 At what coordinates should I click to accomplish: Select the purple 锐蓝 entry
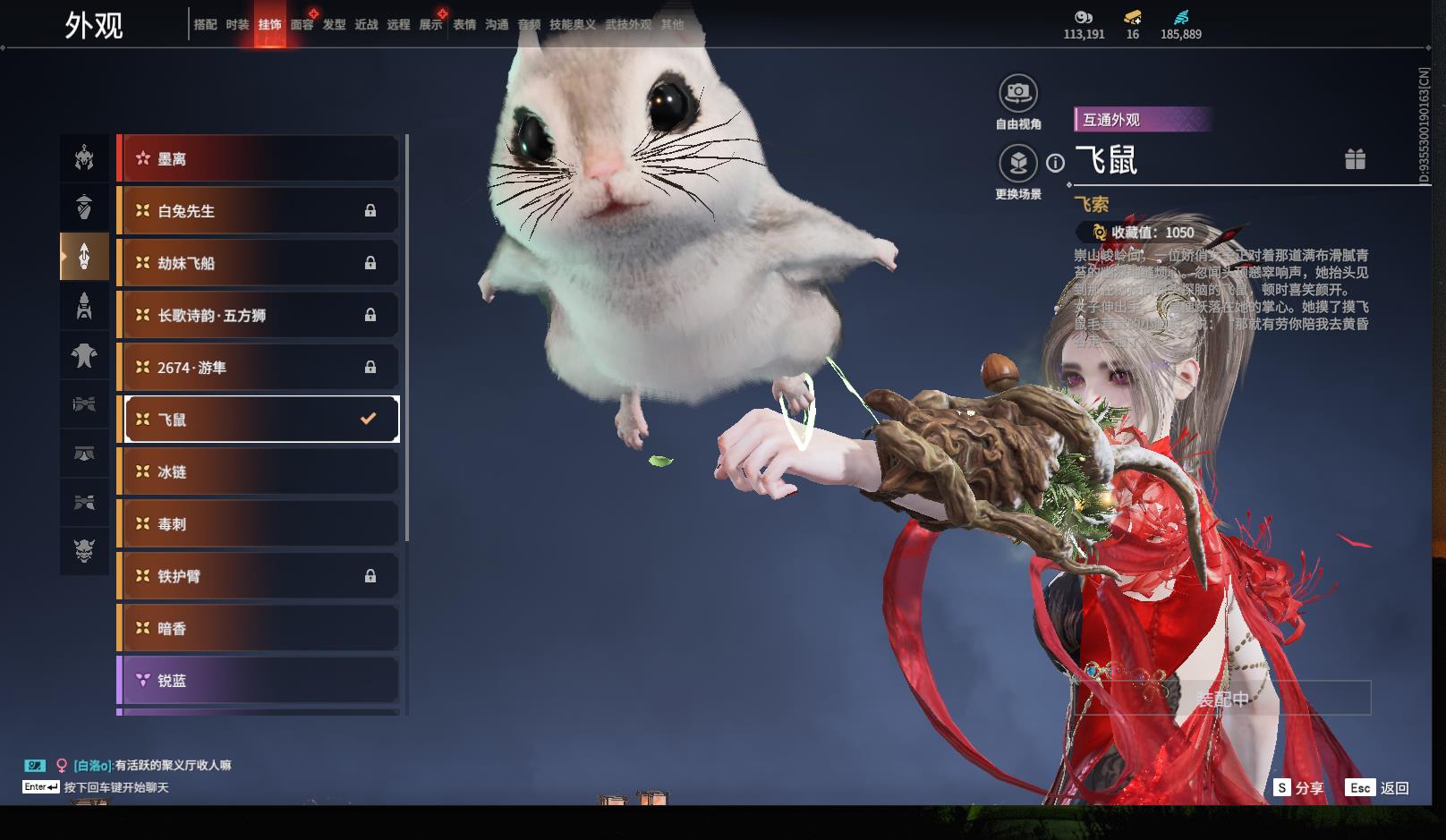pos(259,681)
